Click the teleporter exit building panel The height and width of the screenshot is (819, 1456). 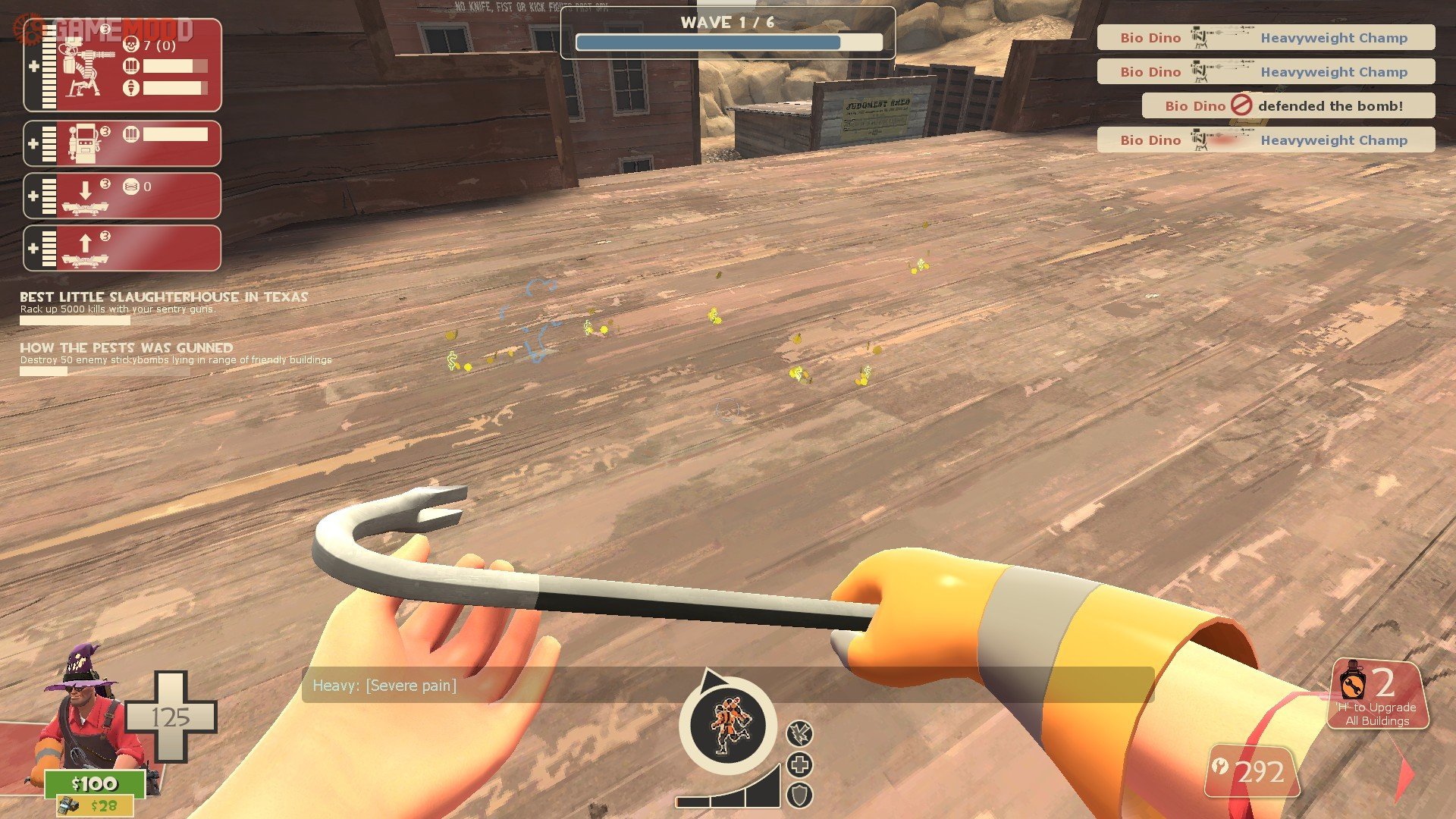tap(122, 248)
